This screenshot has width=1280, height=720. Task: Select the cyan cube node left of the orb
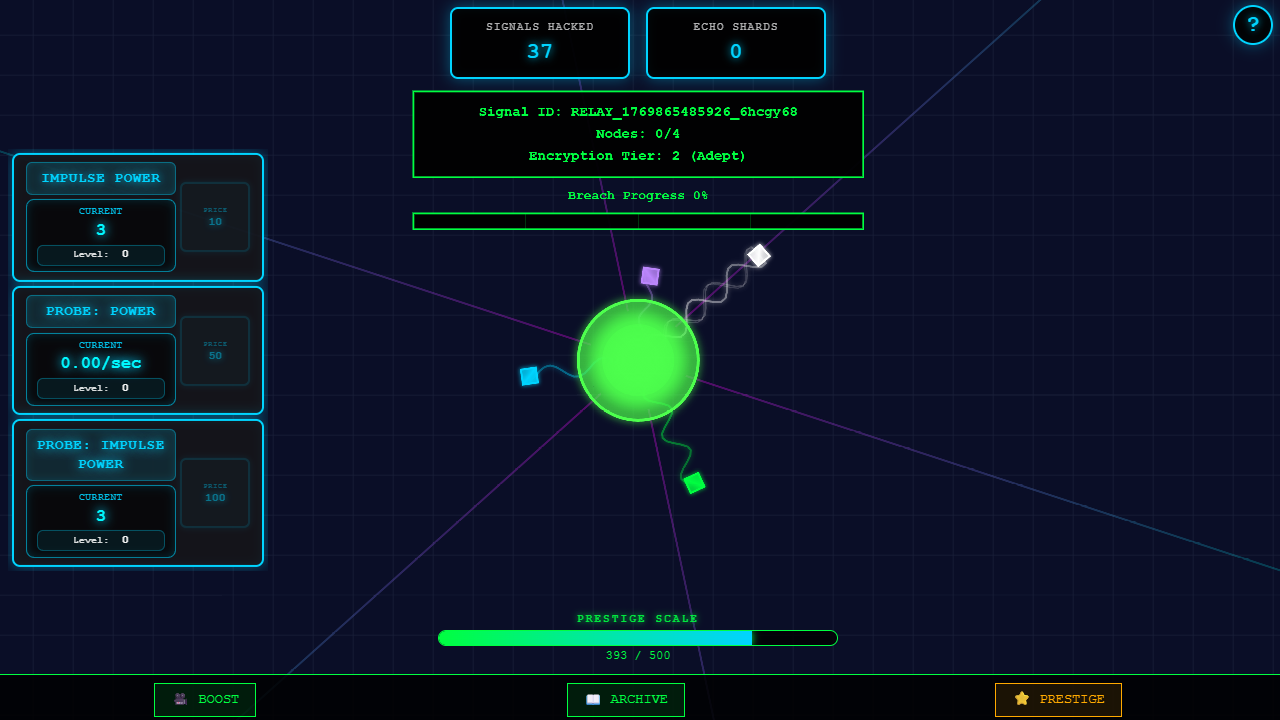[530, 376]
